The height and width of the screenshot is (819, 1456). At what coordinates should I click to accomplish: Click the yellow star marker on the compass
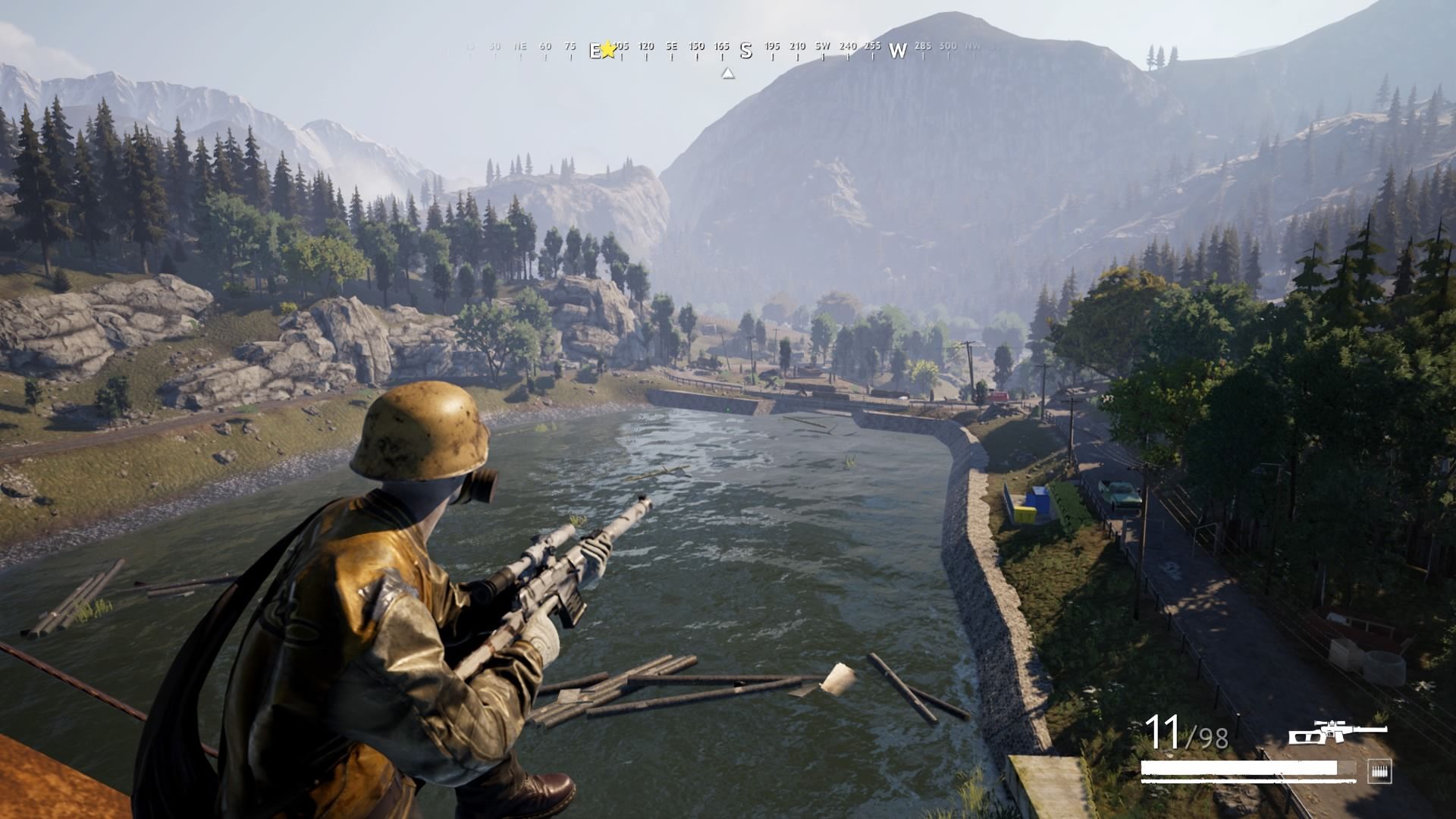tap(608, 50)
